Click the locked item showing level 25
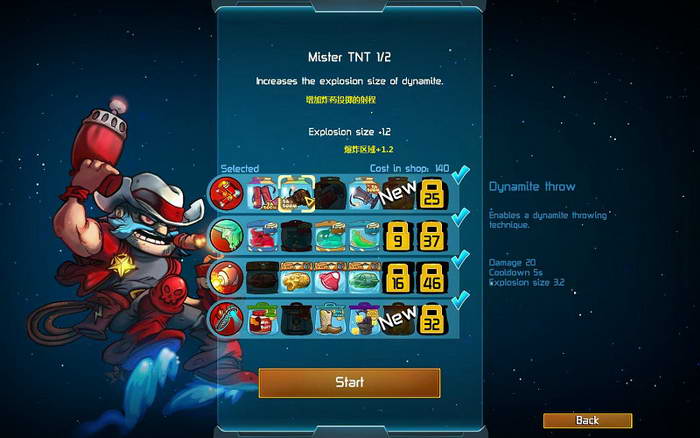Viewport: 700px width, 438px height. pyautogui.click(x=432, y=192)
